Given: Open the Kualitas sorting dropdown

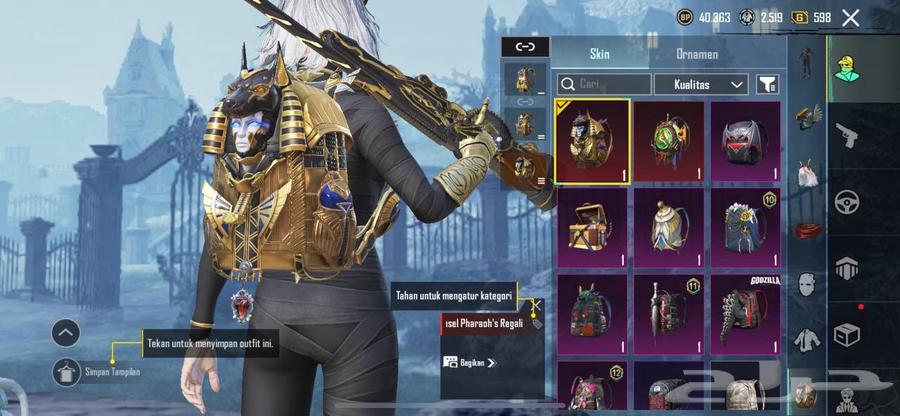Looking at the screenshot, I should coord(700,85).
